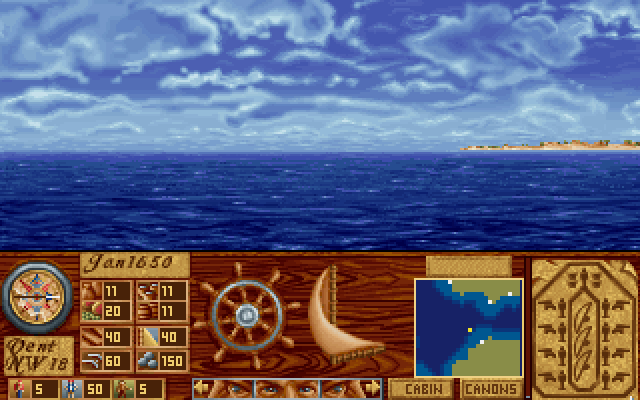Look left with the eyes arrow

[x=201, y=388]
